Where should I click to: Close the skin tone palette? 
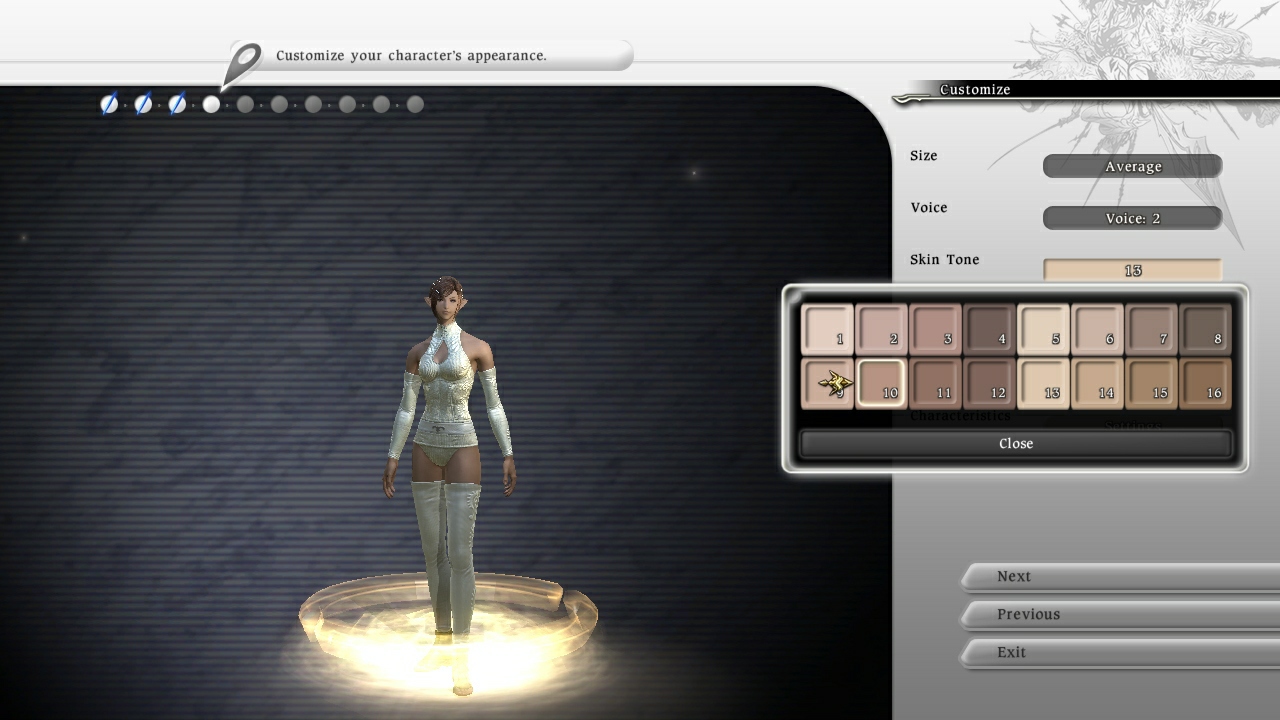pos(1016,443)
